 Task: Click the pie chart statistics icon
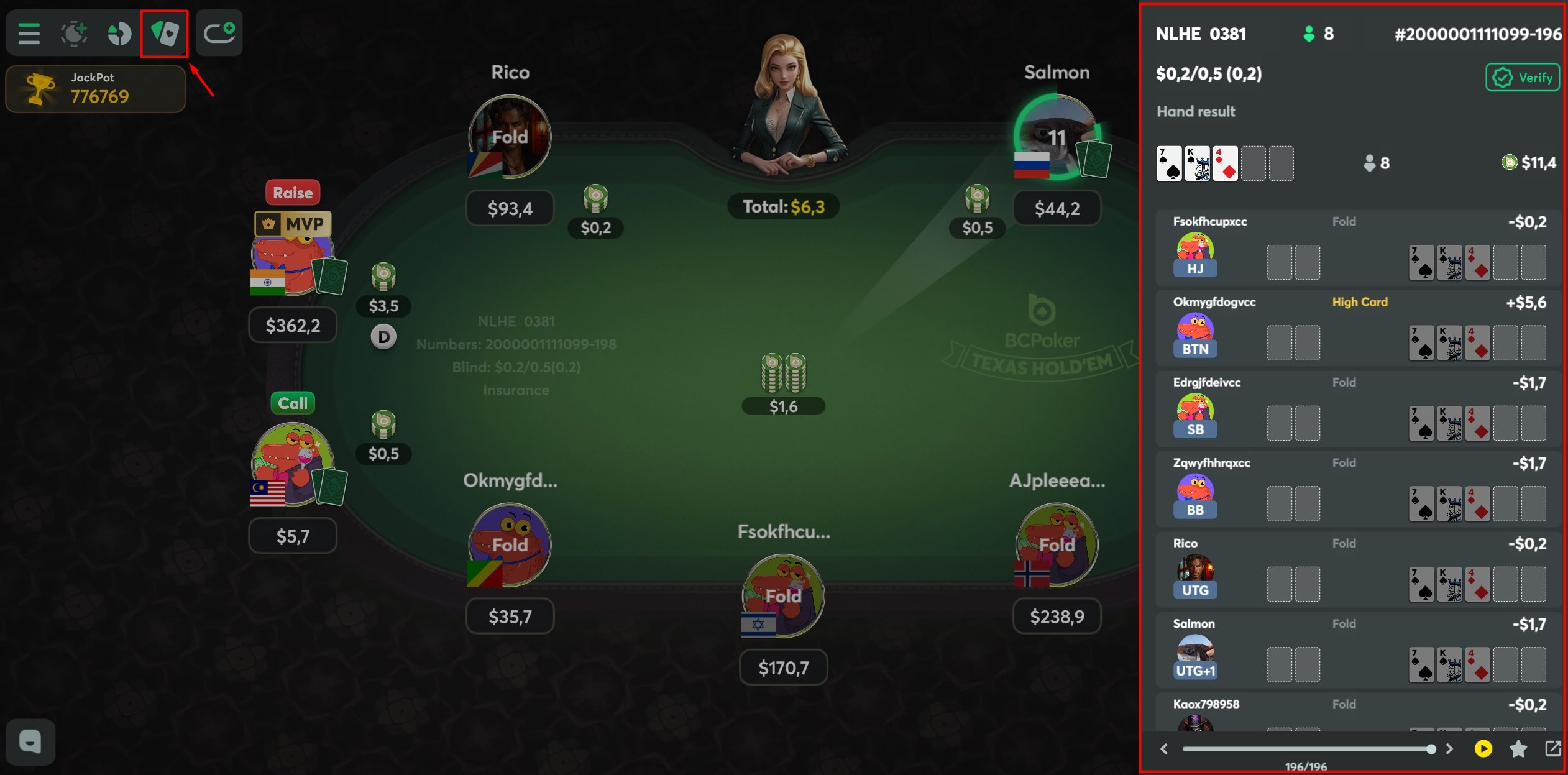(119, 34)
